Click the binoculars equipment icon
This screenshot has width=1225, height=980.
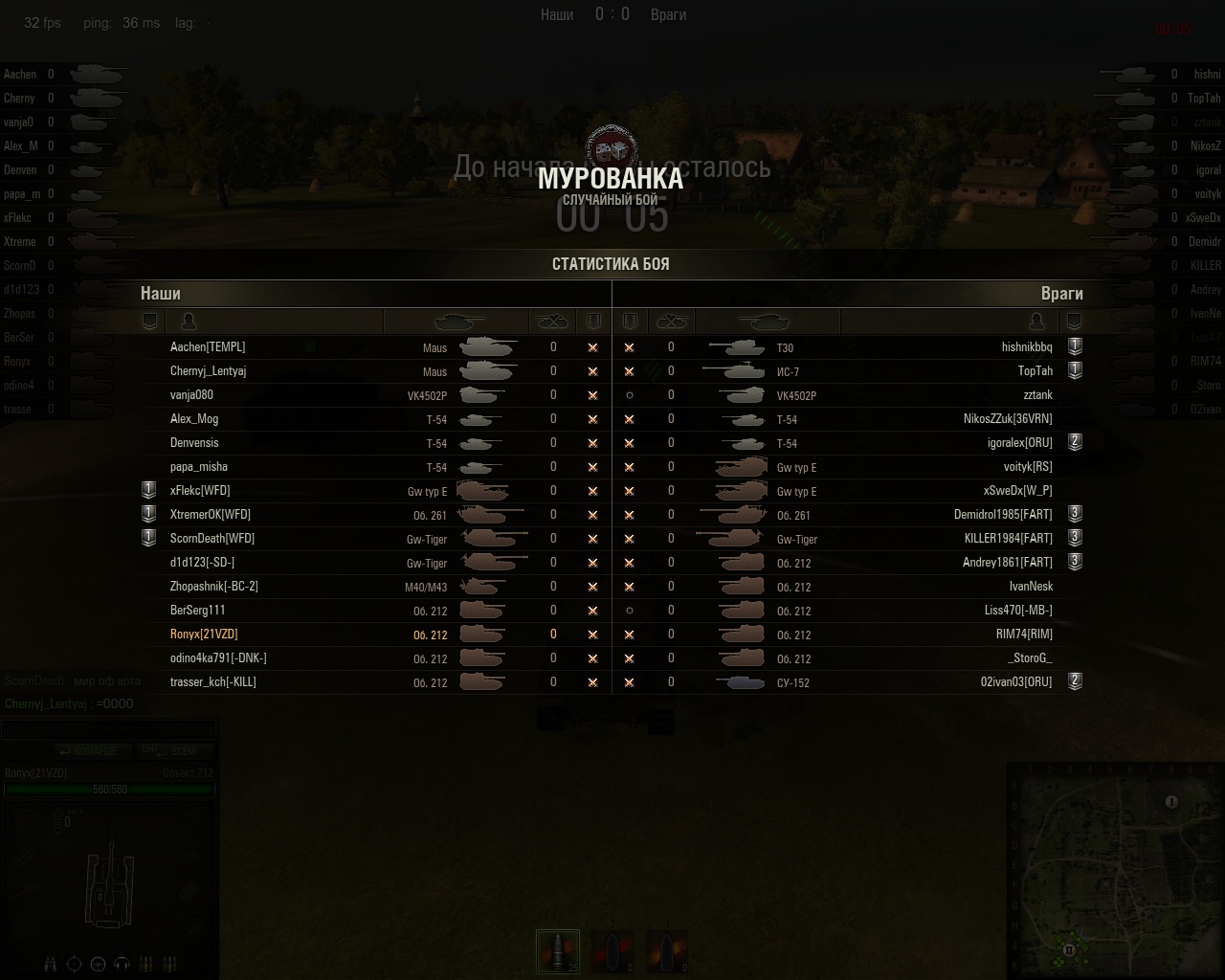click(x=51, y=964)
